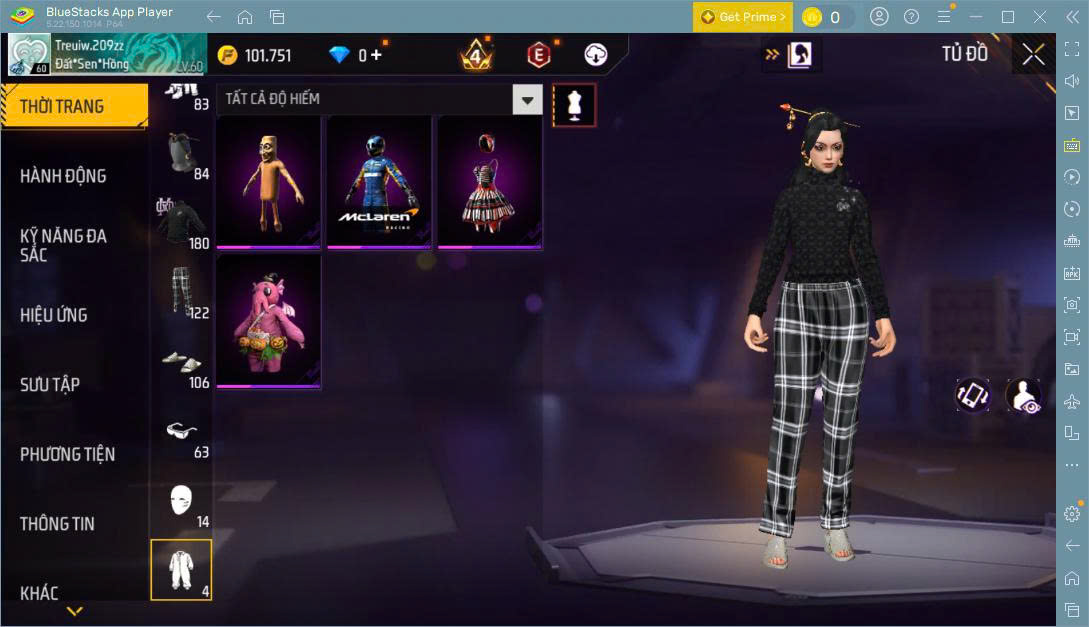1089x627 pixels.
Task: Choose the orange long-face costume
Action: point(268,182)
